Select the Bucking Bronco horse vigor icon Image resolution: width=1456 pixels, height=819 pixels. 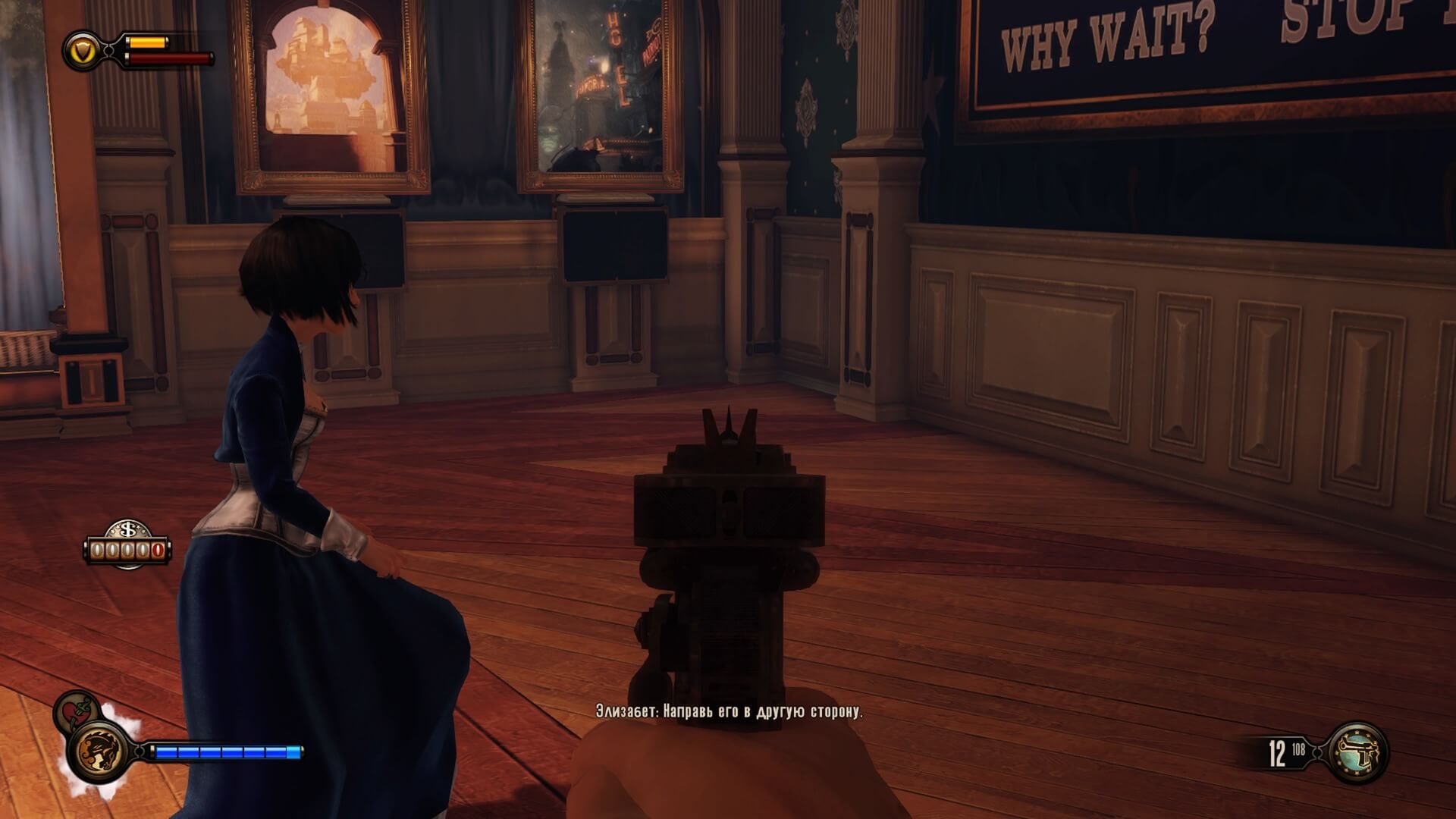pyautogui.click(x=99, y=751)
